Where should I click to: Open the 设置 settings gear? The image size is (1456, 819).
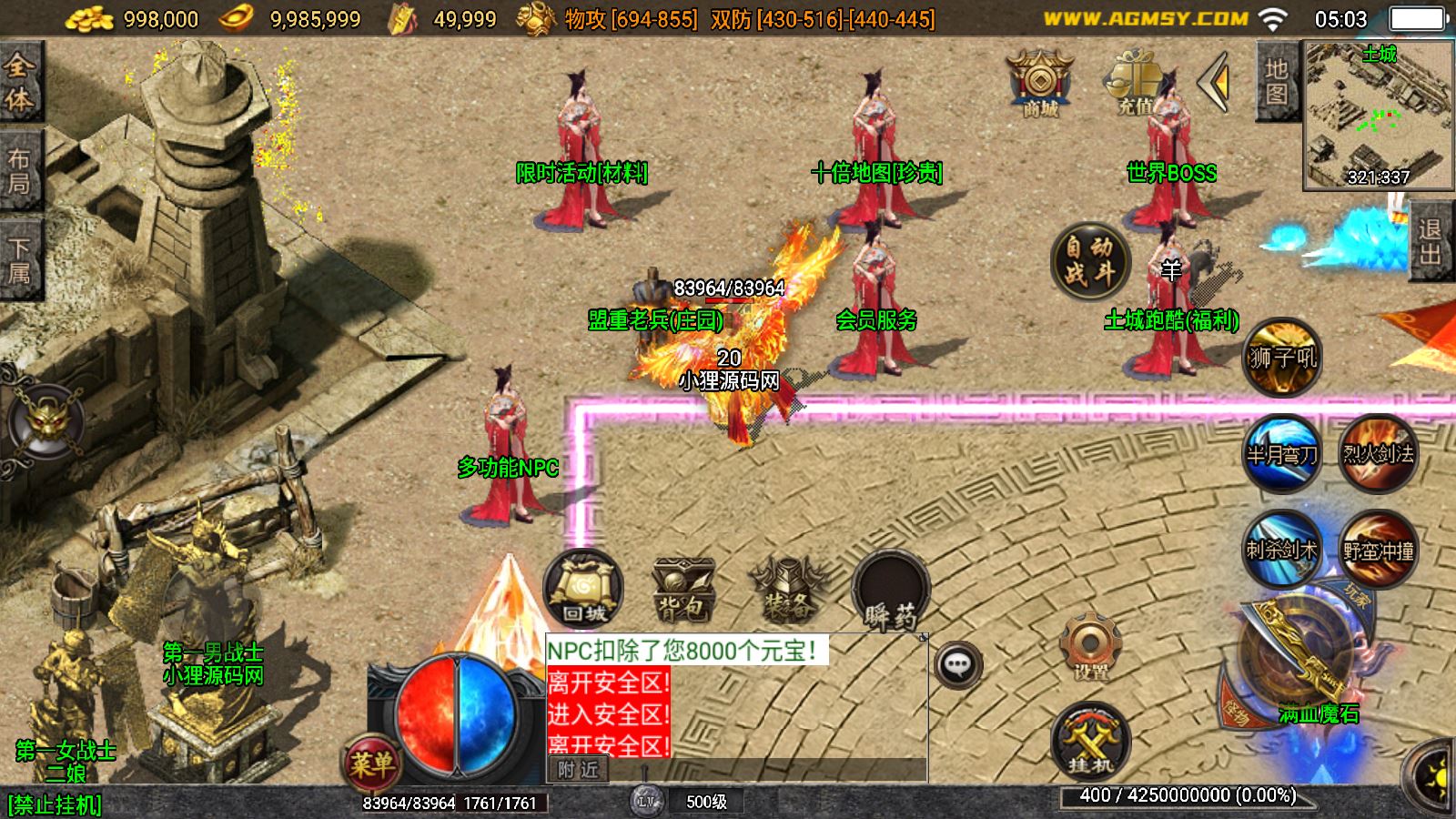[1089, 648]
